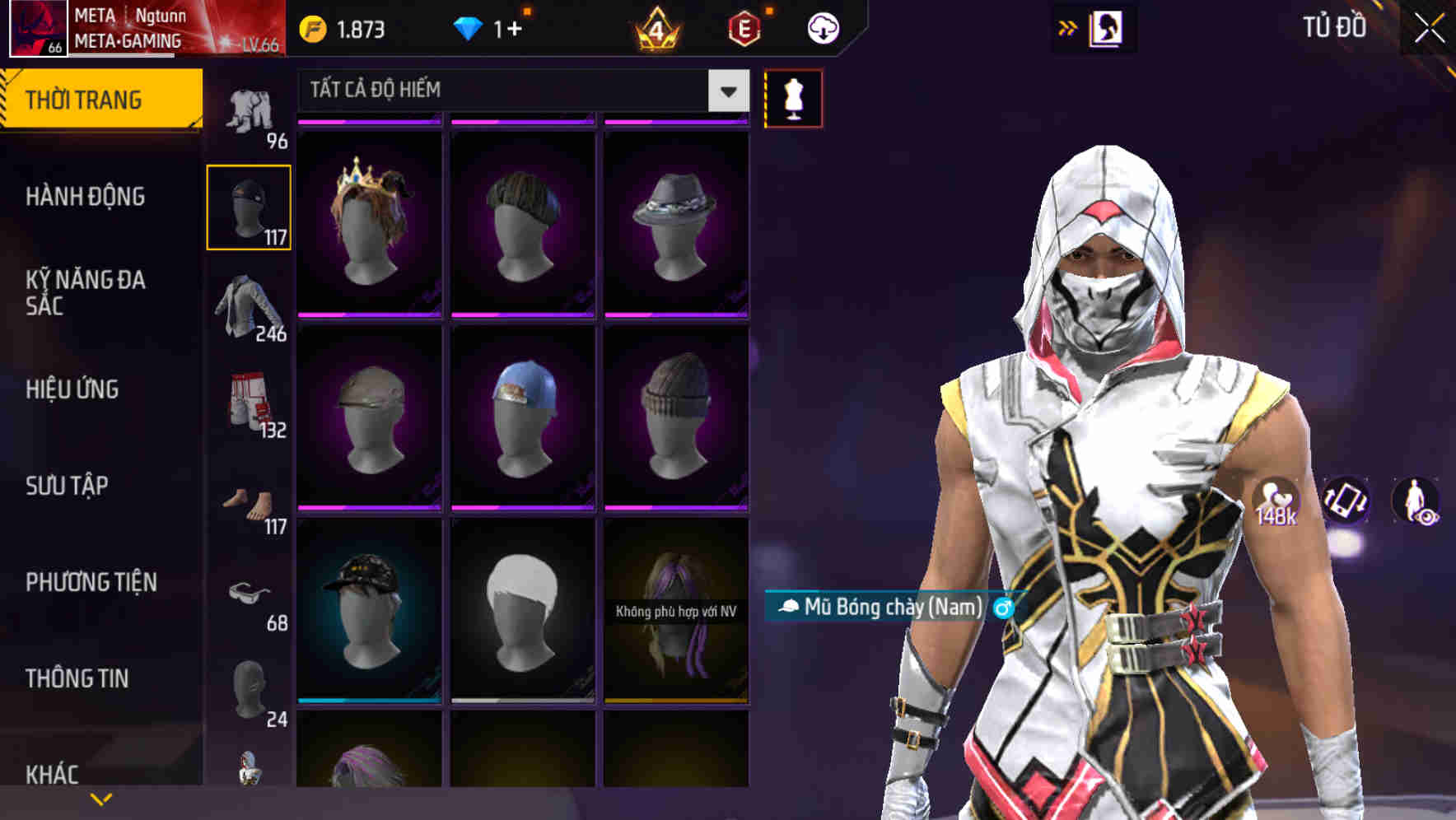This screenshot has height=820, width=1456.
Task: Select the headwear category icon showing a cap
Action: [x=248, y=206]
